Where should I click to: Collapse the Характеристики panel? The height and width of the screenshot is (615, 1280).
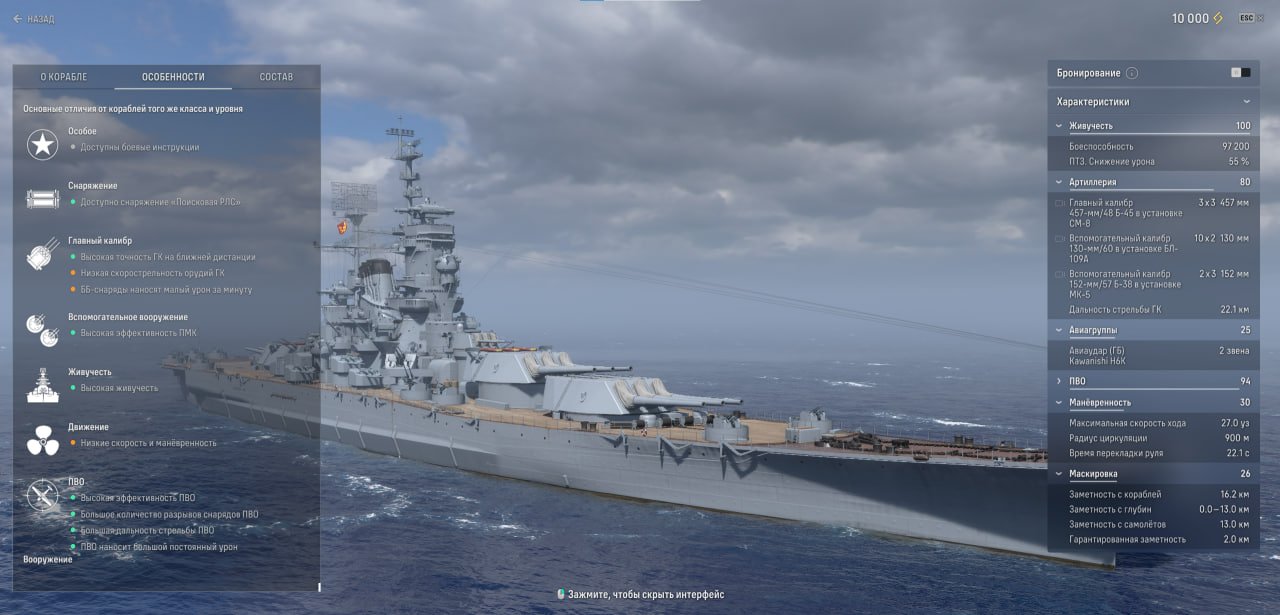coord(1246,102)
